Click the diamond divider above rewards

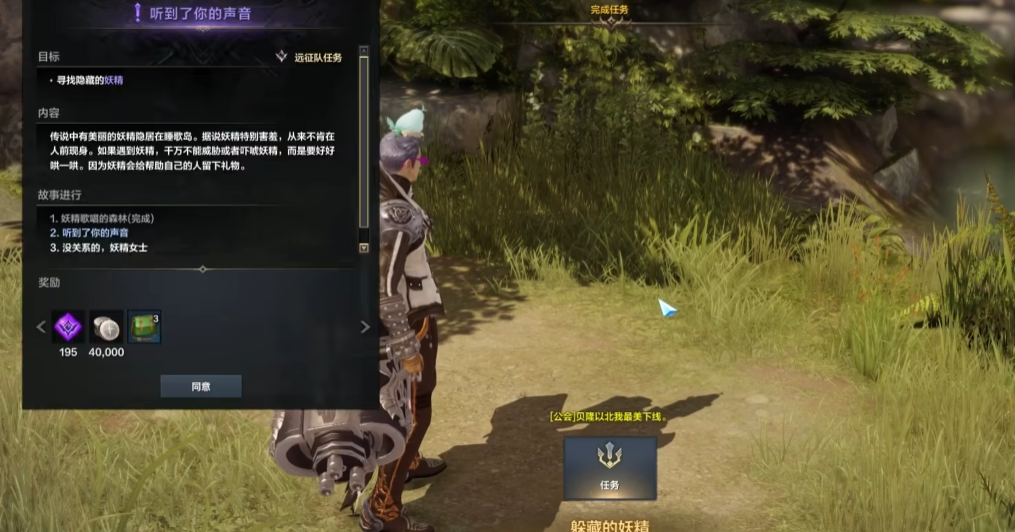(202, 269)
